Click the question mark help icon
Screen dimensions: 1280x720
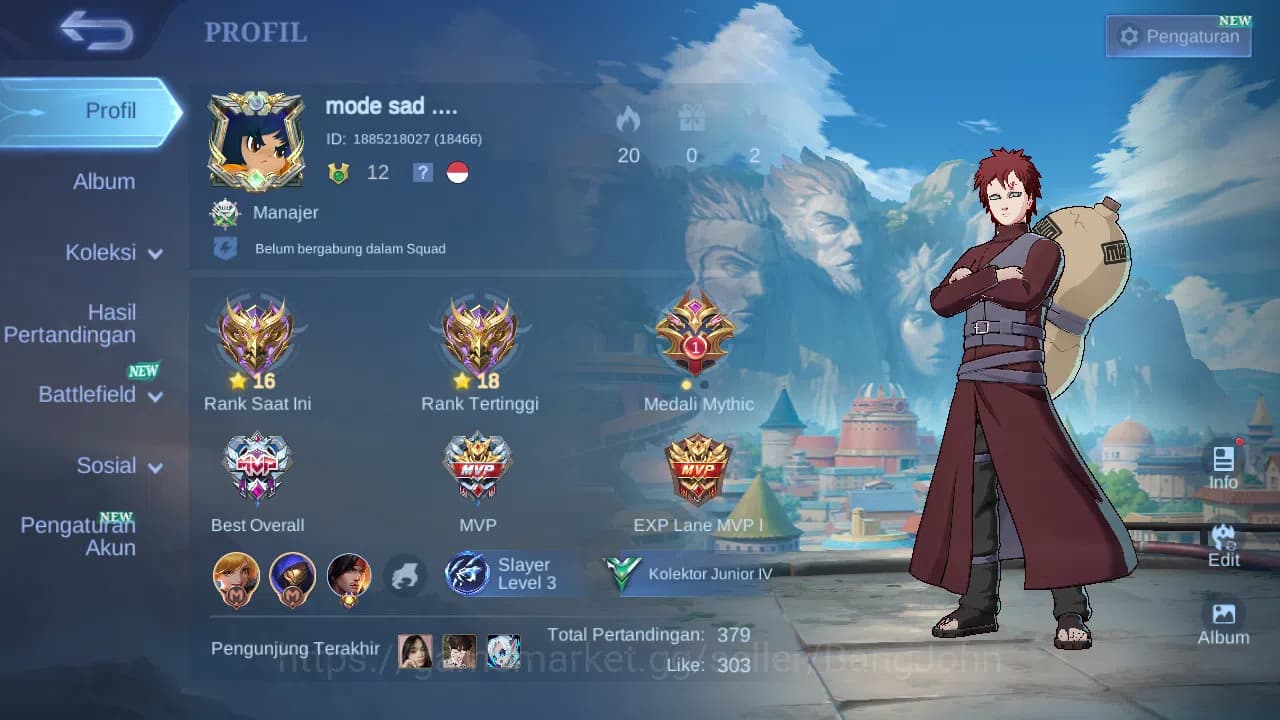(x=421, y=172)
